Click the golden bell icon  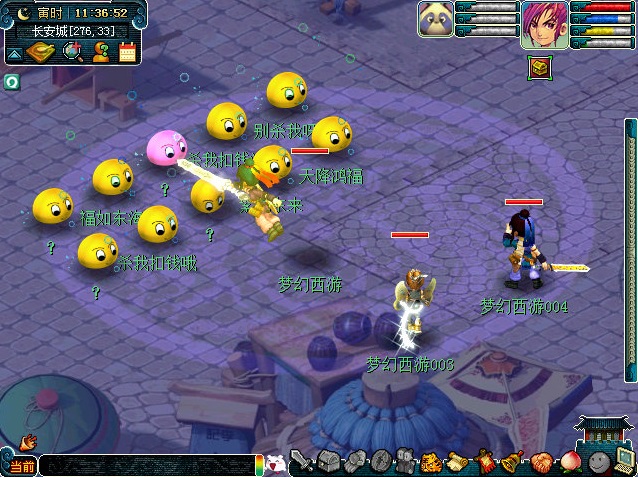pyautogui.click(x=512, y=462)
